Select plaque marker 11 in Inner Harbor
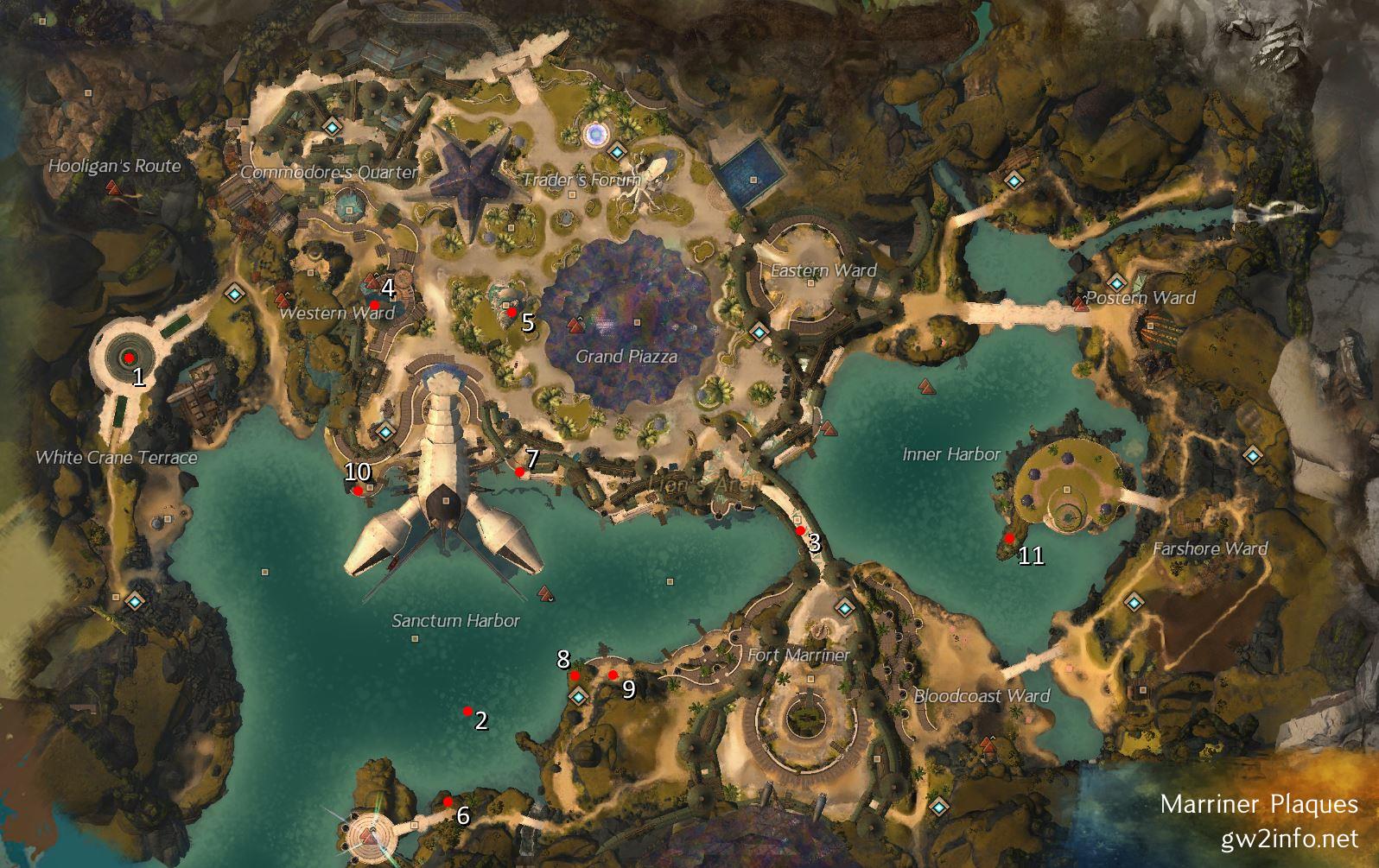 click(1009, 538)
